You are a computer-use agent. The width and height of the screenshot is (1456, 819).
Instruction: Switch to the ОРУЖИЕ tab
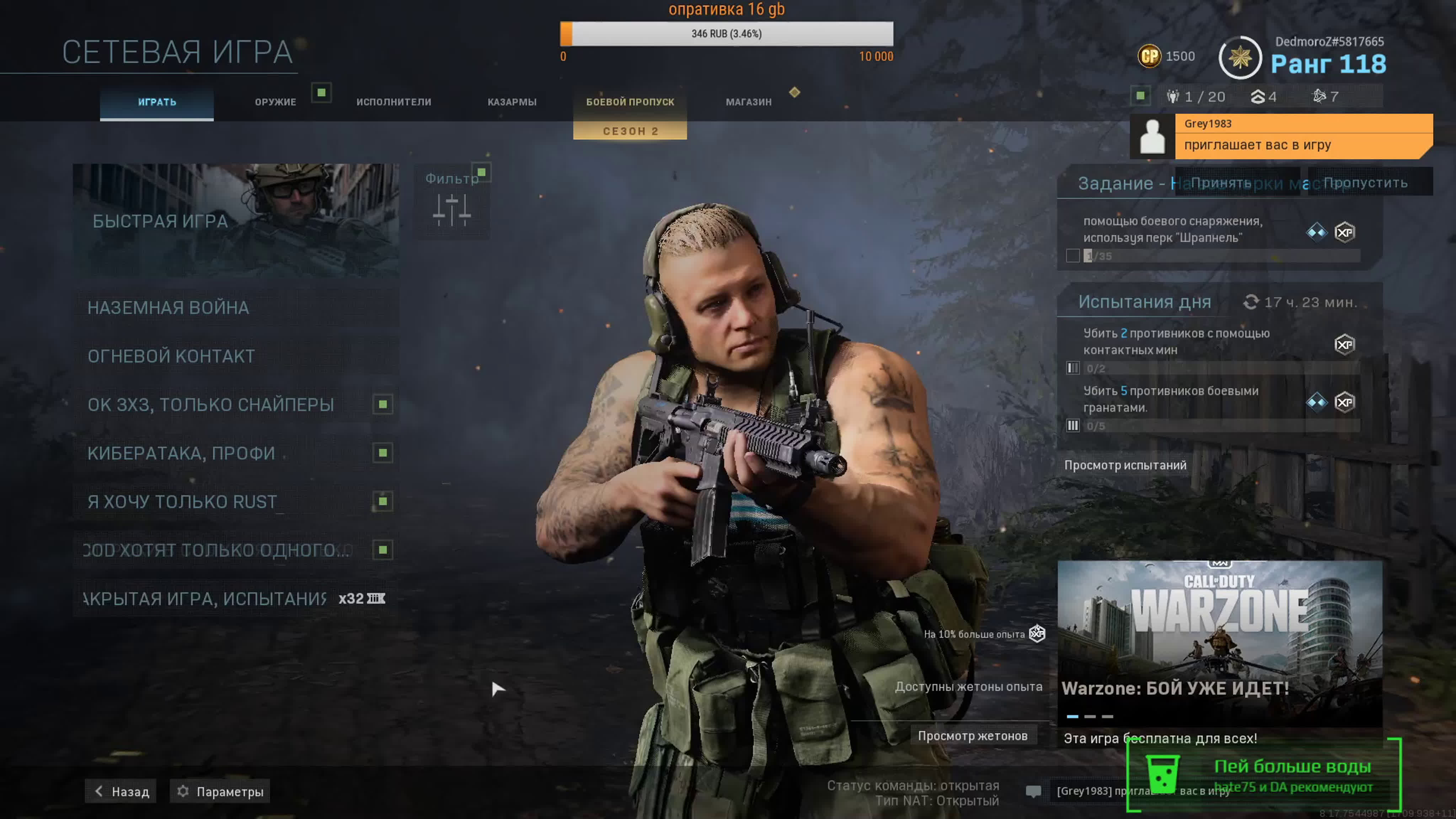click(x=275, y=102)
